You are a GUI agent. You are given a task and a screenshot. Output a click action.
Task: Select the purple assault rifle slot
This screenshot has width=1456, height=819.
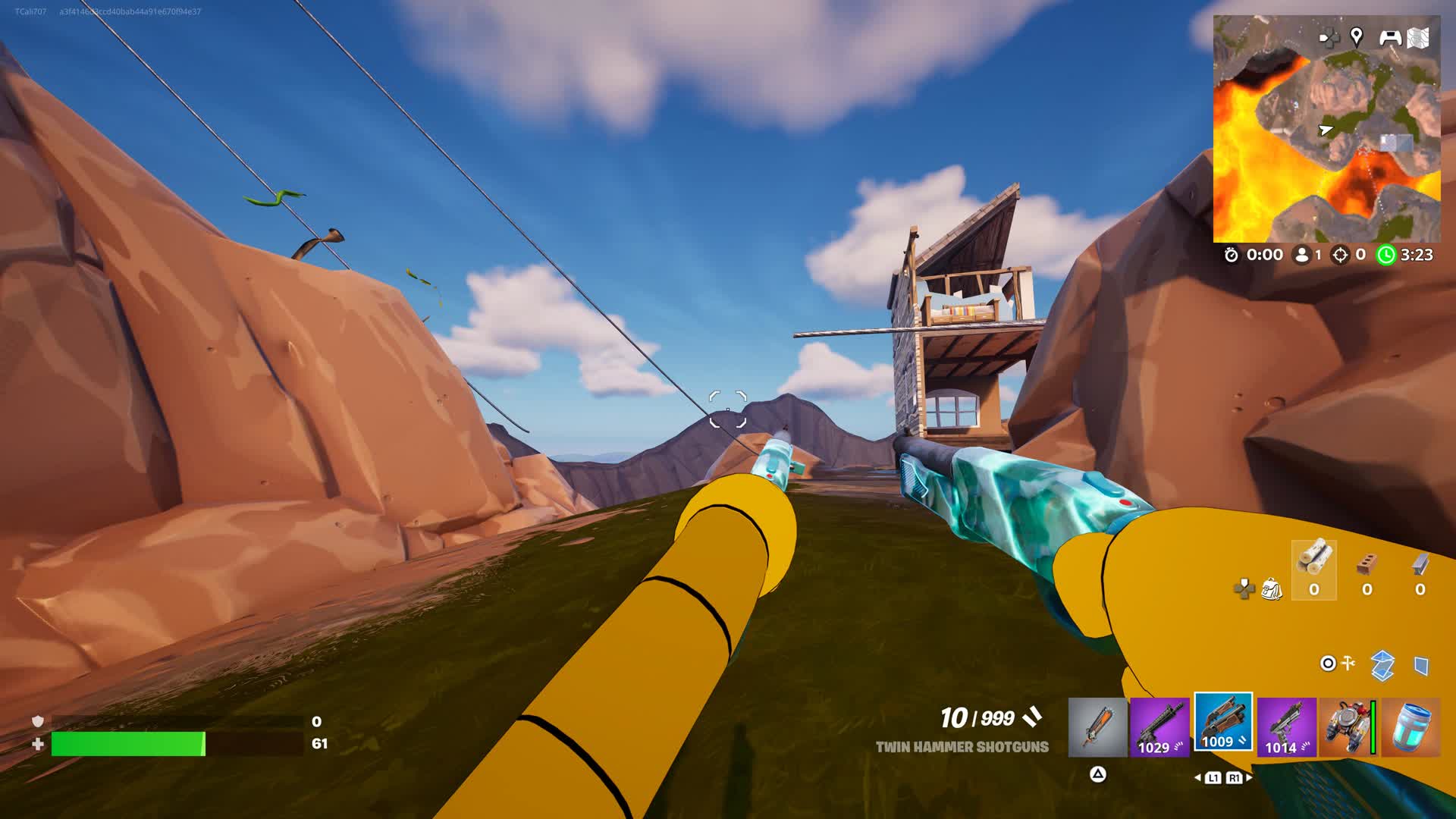[1159, 727]
